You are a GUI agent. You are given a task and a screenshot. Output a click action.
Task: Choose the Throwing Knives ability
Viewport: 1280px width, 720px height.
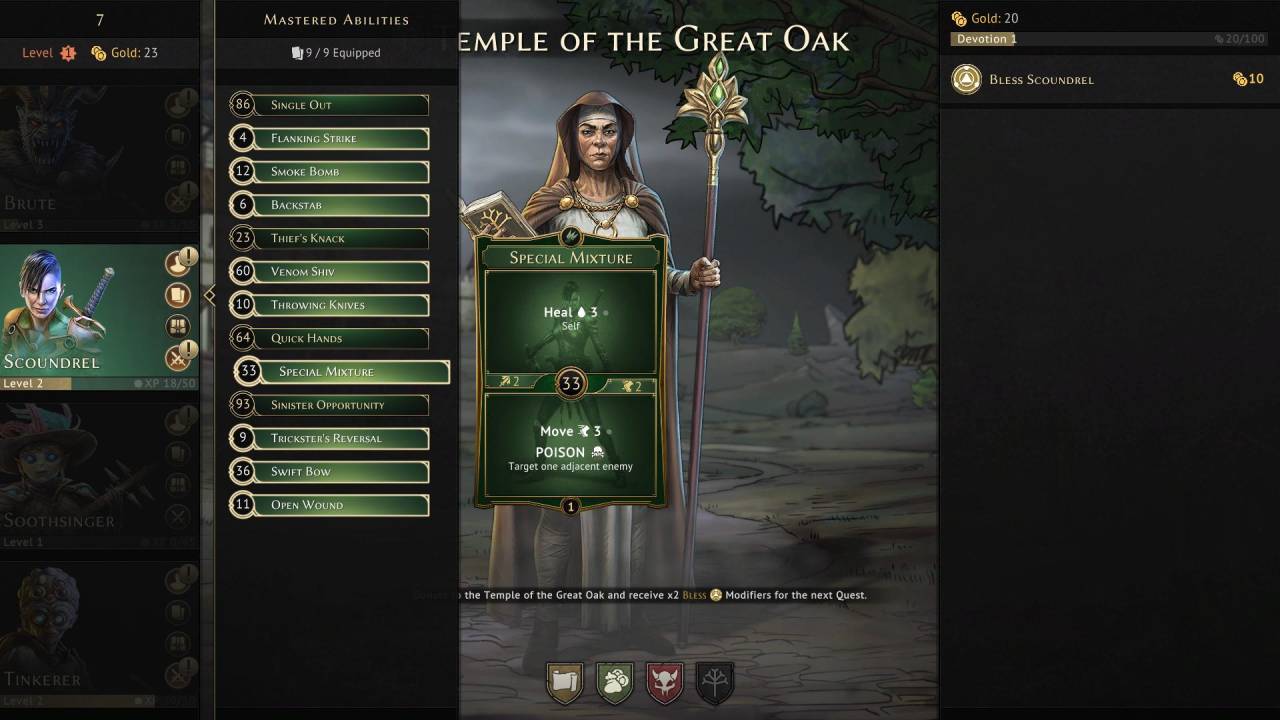coord(330,305)
